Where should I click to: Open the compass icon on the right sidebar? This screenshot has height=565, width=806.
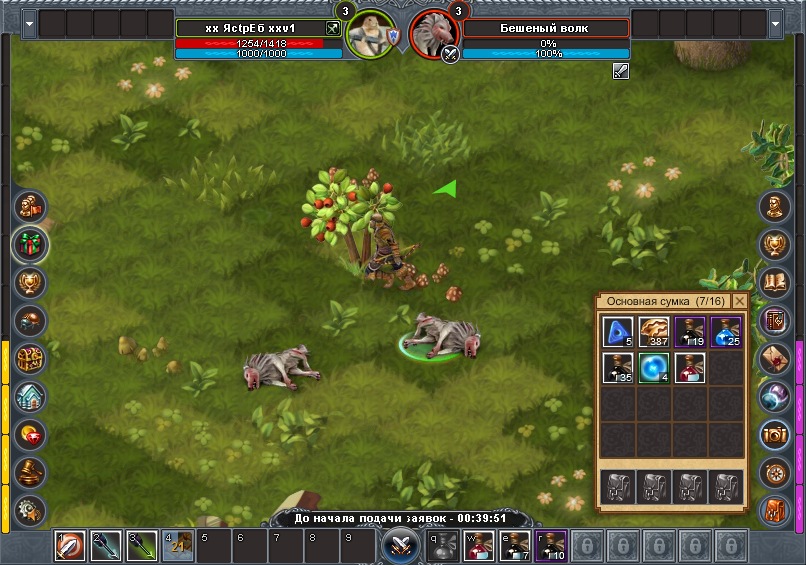point(775,471)
